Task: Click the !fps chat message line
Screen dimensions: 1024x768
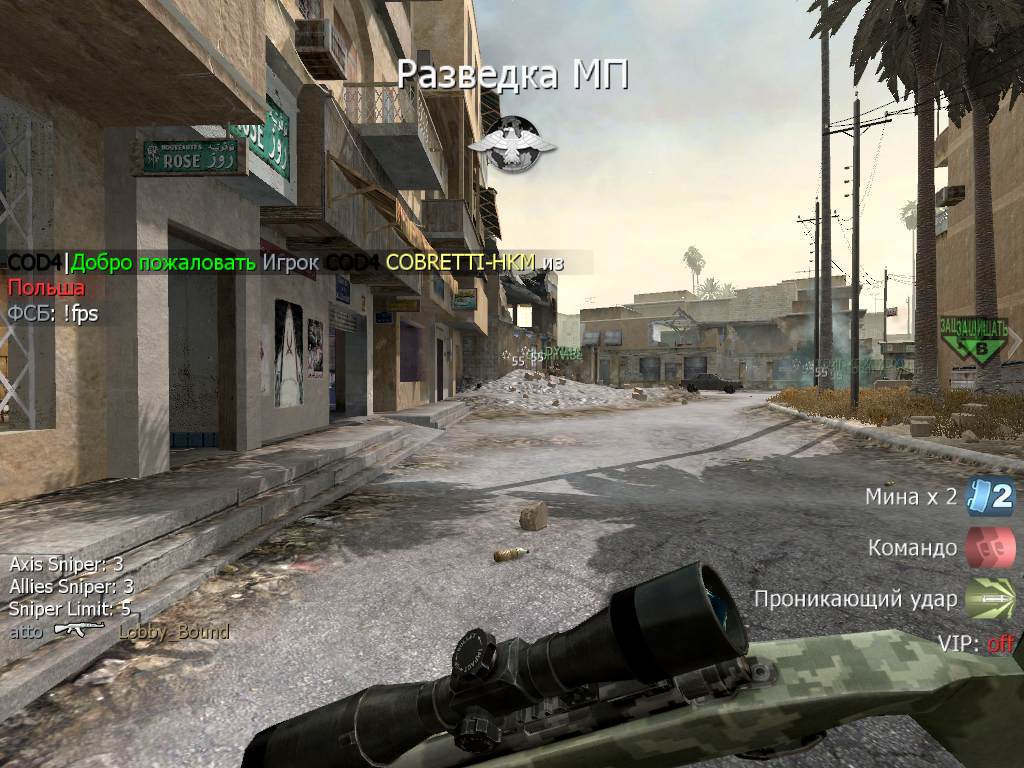Action: (x=53, y=313)
